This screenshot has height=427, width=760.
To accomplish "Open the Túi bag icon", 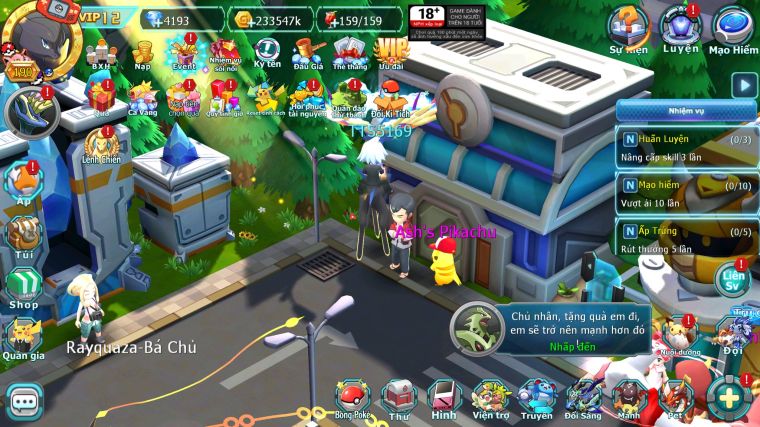I will 23,234.
